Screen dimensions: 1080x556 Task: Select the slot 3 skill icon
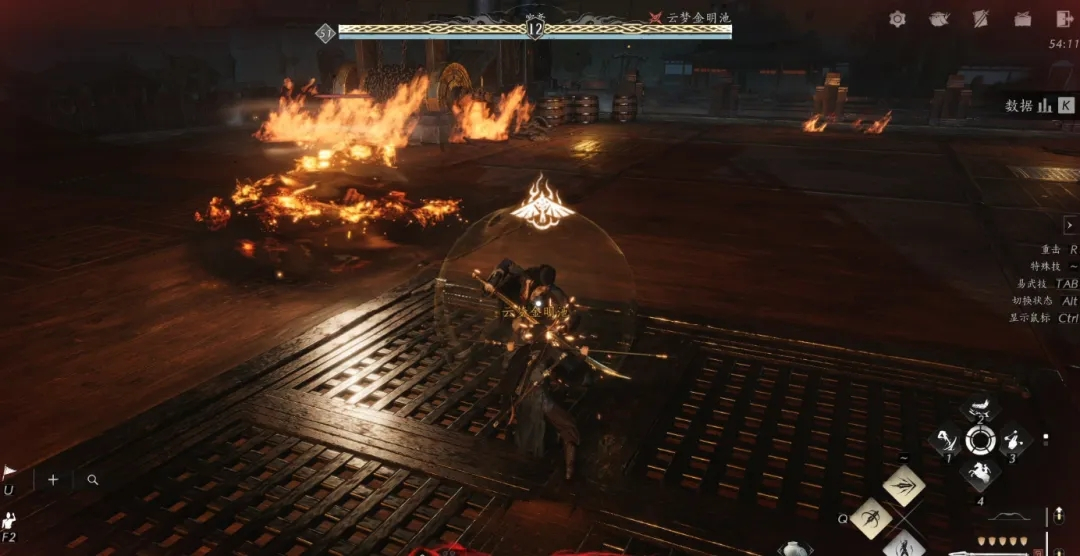point(1014,440)
